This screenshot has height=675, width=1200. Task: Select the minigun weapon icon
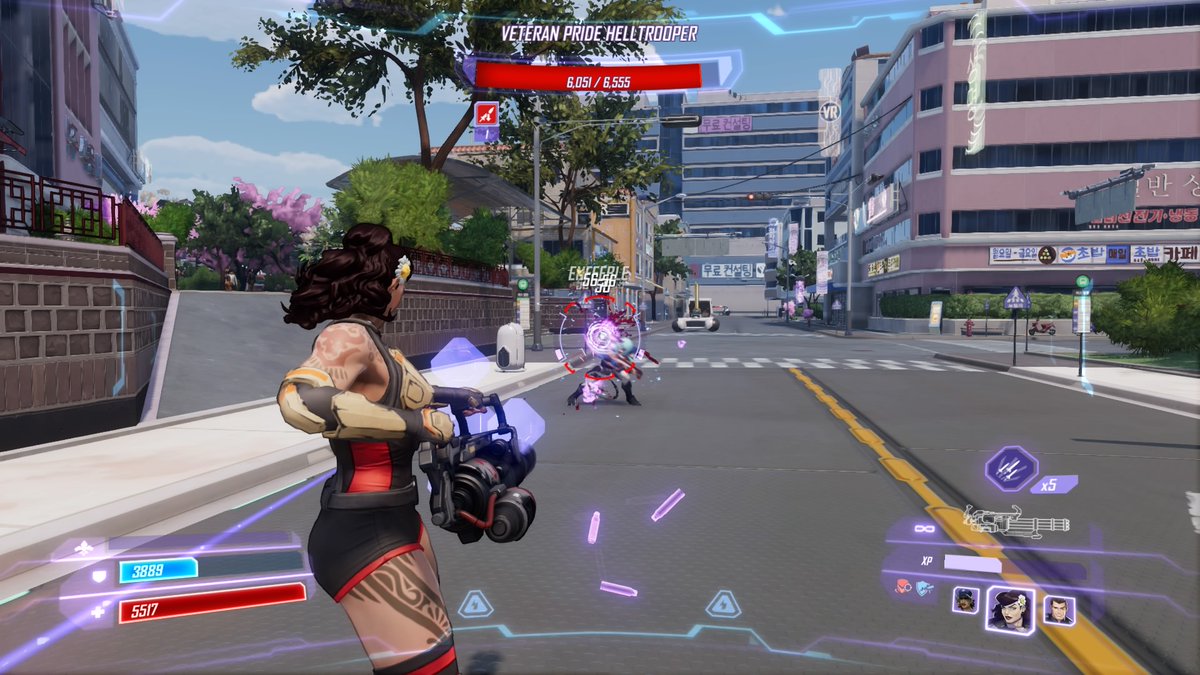coord(1016,521)
